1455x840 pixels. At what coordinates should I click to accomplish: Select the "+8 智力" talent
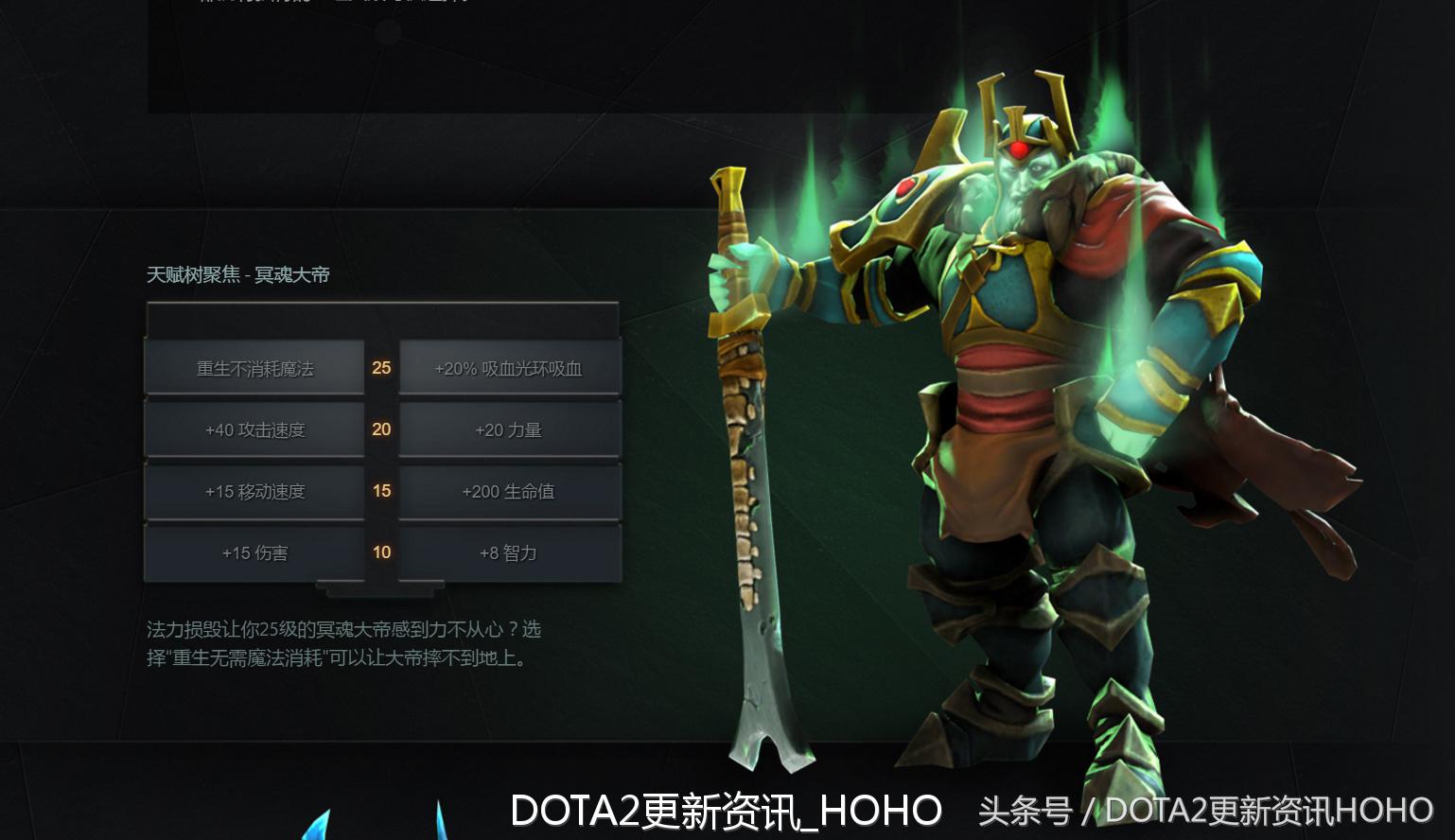(509, 552)
